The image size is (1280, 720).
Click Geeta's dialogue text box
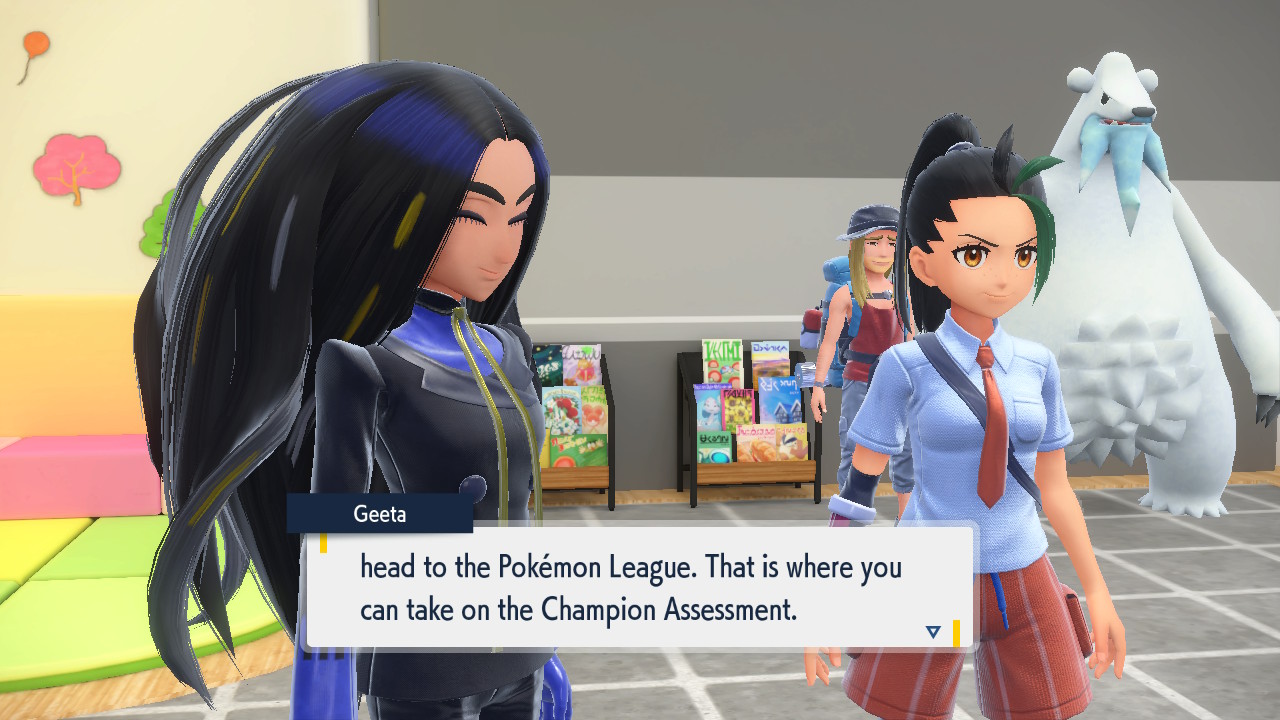point(638,587)
